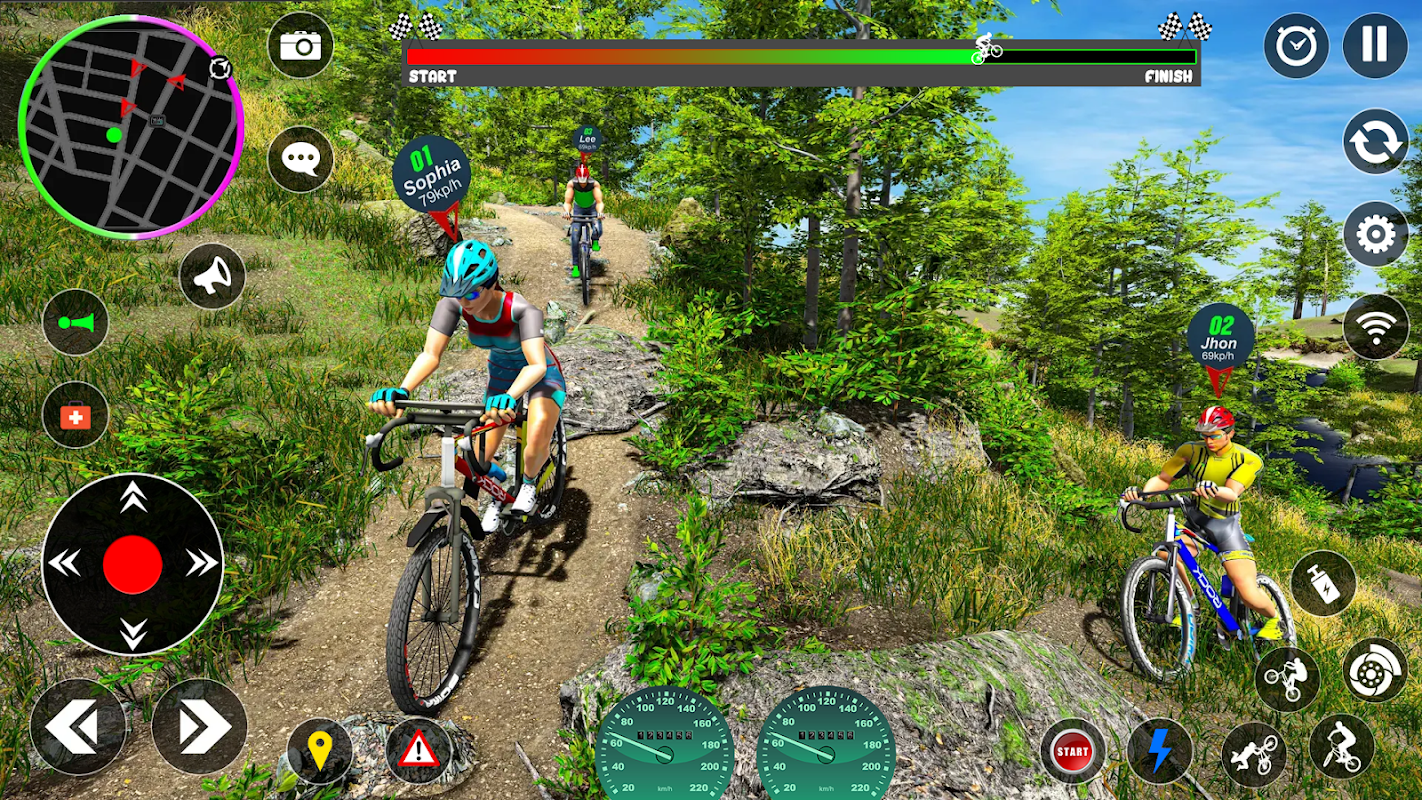This screenshot has height=800, width=1422.
Task: Tap the red joystick center
Action: [132, 564]
